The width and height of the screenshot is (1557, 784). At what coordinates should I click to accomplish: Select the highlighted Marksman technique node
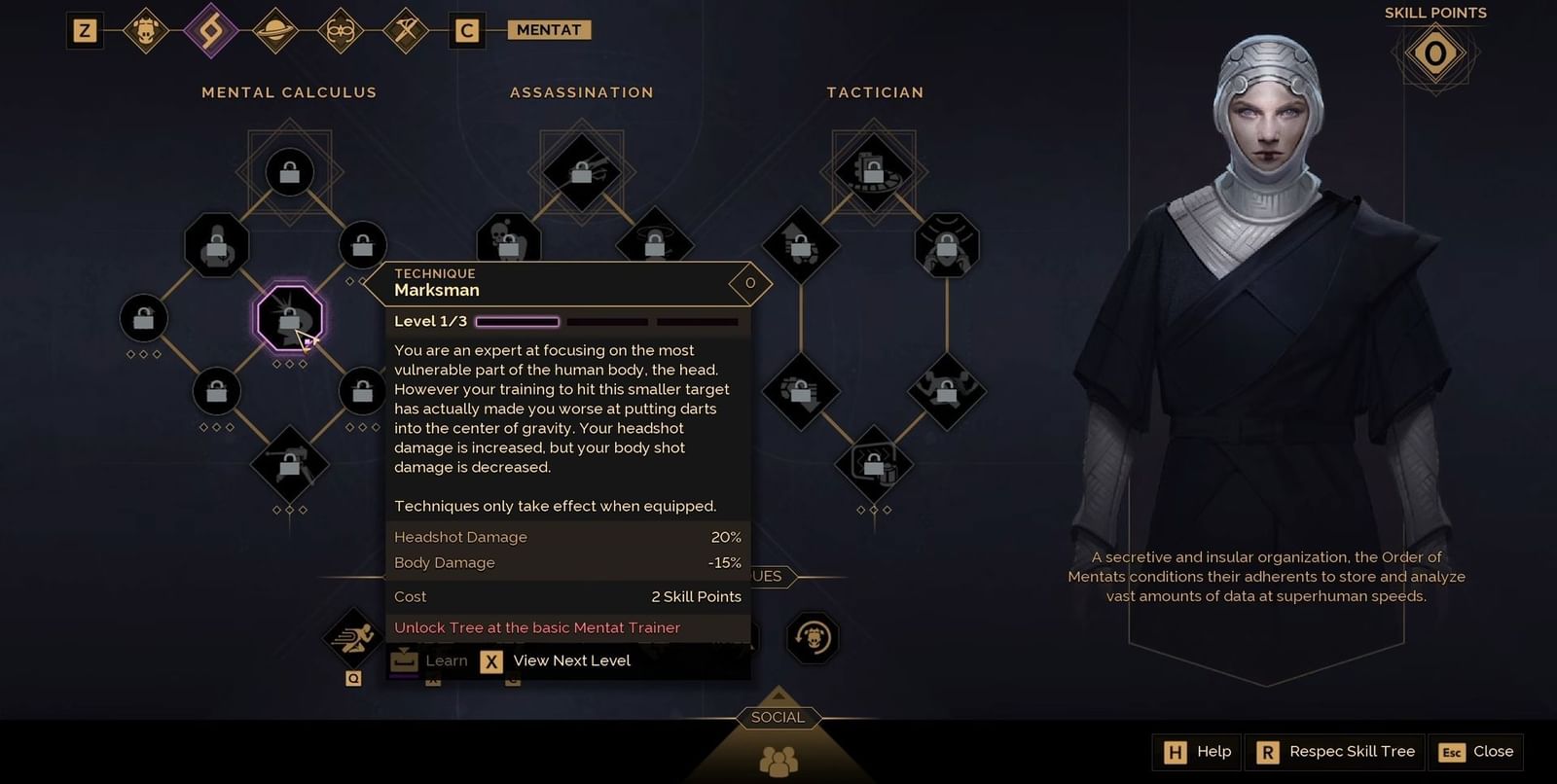tap(288, 317)
